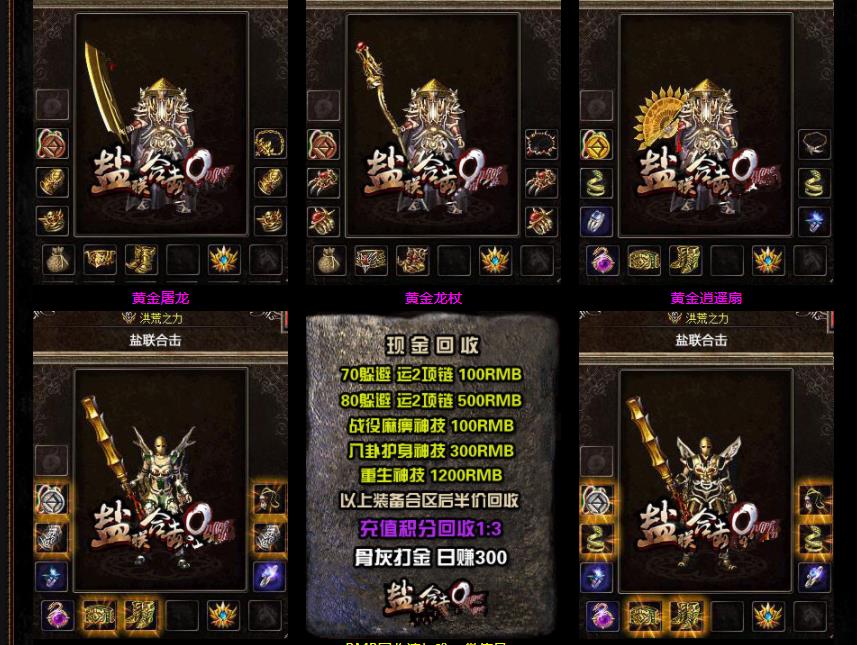Click the 黄金逍遥扇 caption text
The image size is (857, 645).
pos(706,298)
